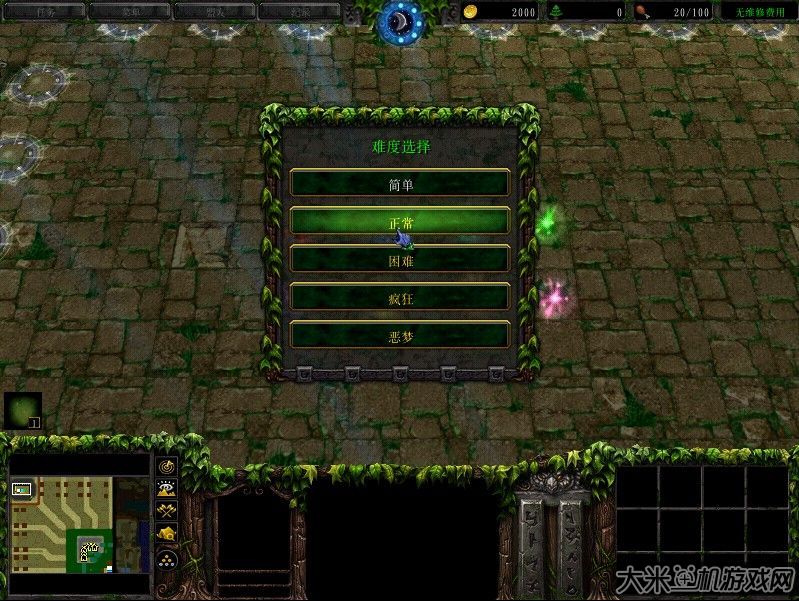799x601 pixels.
Task: Open the 菜单 (Menu) button
Action: (x=129, y=11)
